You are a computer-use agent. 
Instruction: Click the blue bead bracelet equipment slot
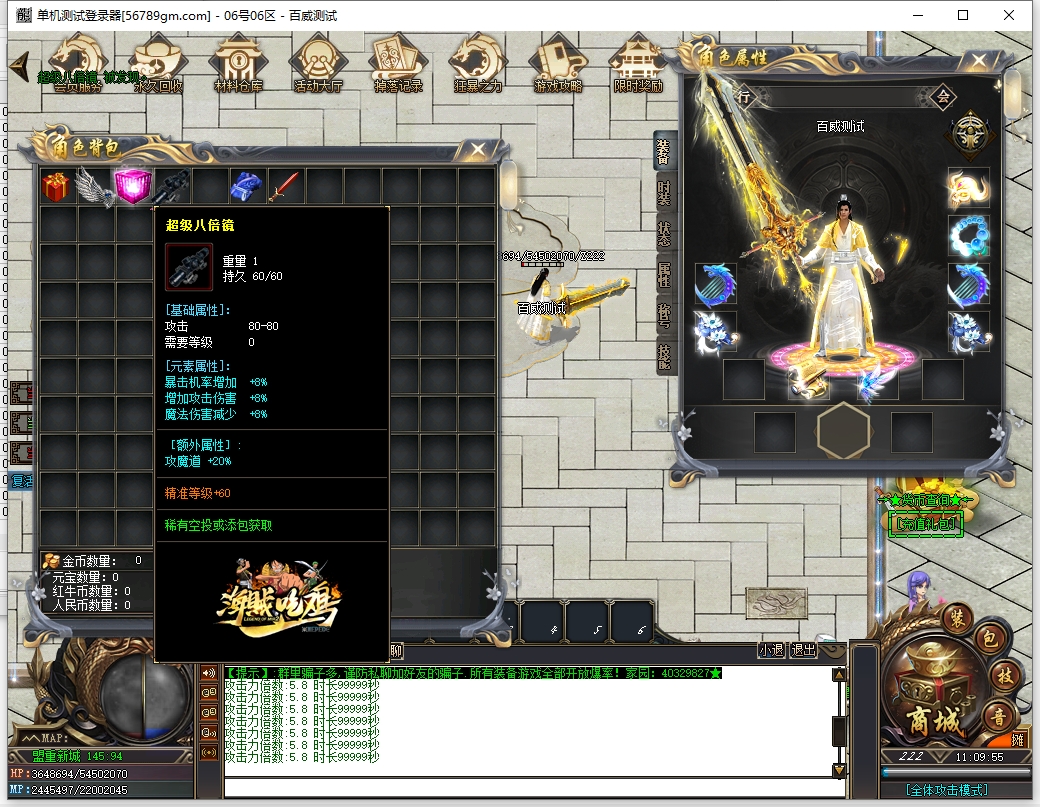point(968,236)
